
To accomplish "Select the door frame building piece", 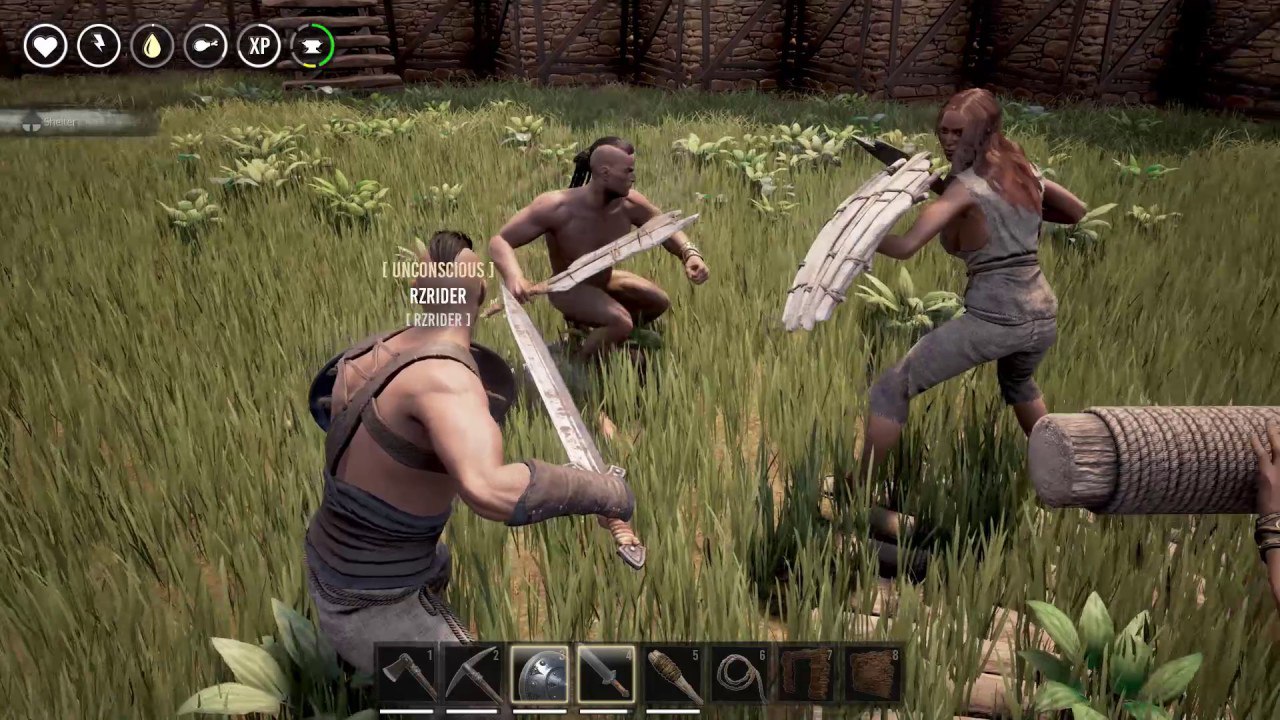I will pyautogui.click(x=806, y=675).
